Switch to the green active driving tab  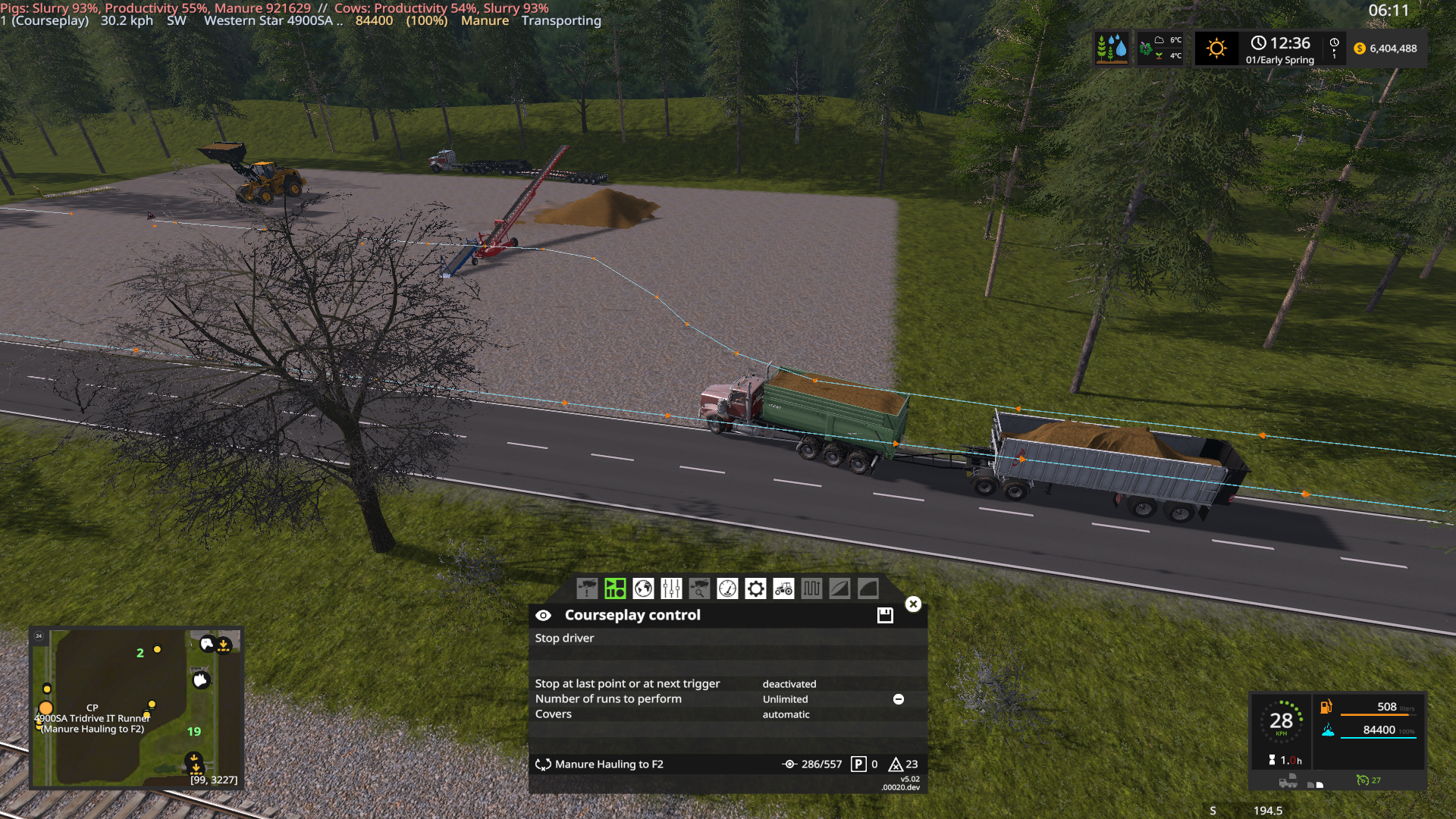click(x=614, y=588)
